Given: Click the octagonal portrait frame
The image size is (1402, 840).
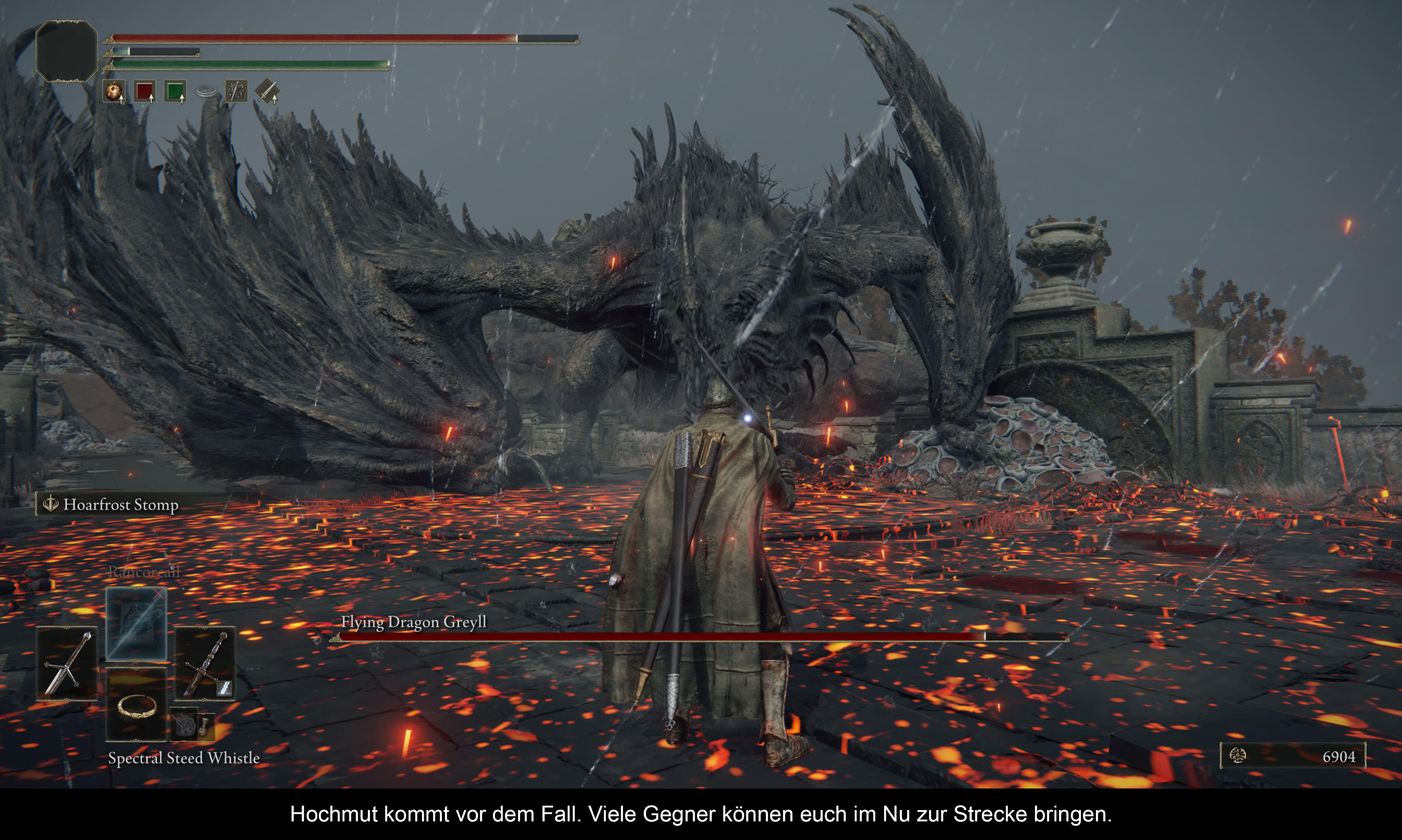Looking at the screenshot, I should tap(67, 51).
